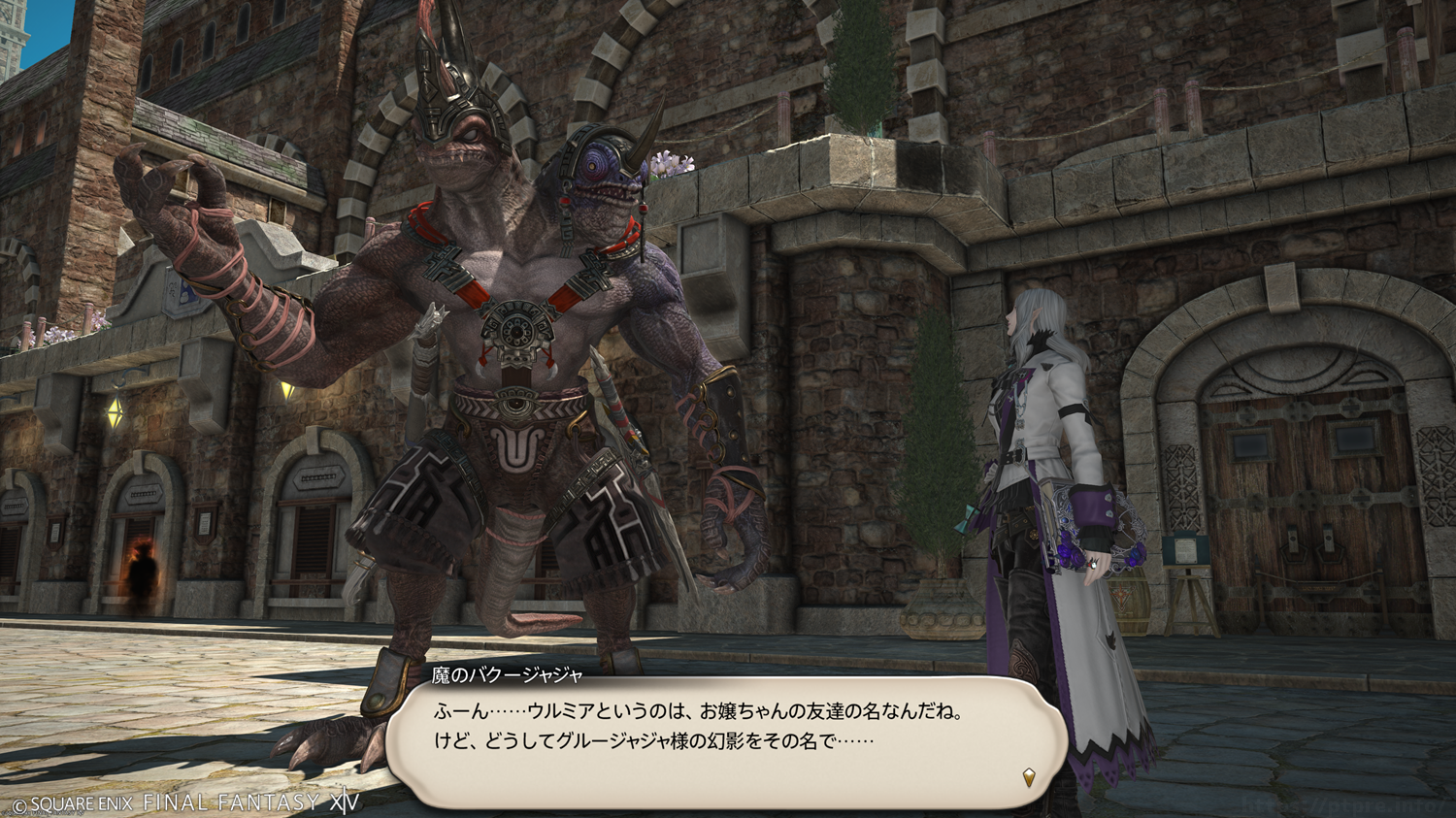Click Bakool Ja Ja's dialogue text box
This screenshot has width=1456, height=818.
coord(726,741)
